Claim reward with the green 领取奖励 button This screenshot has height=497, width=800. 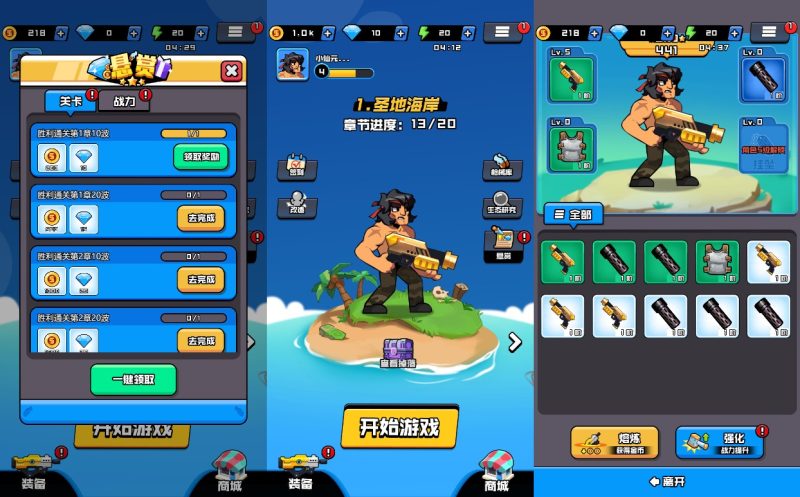(201, 156)
